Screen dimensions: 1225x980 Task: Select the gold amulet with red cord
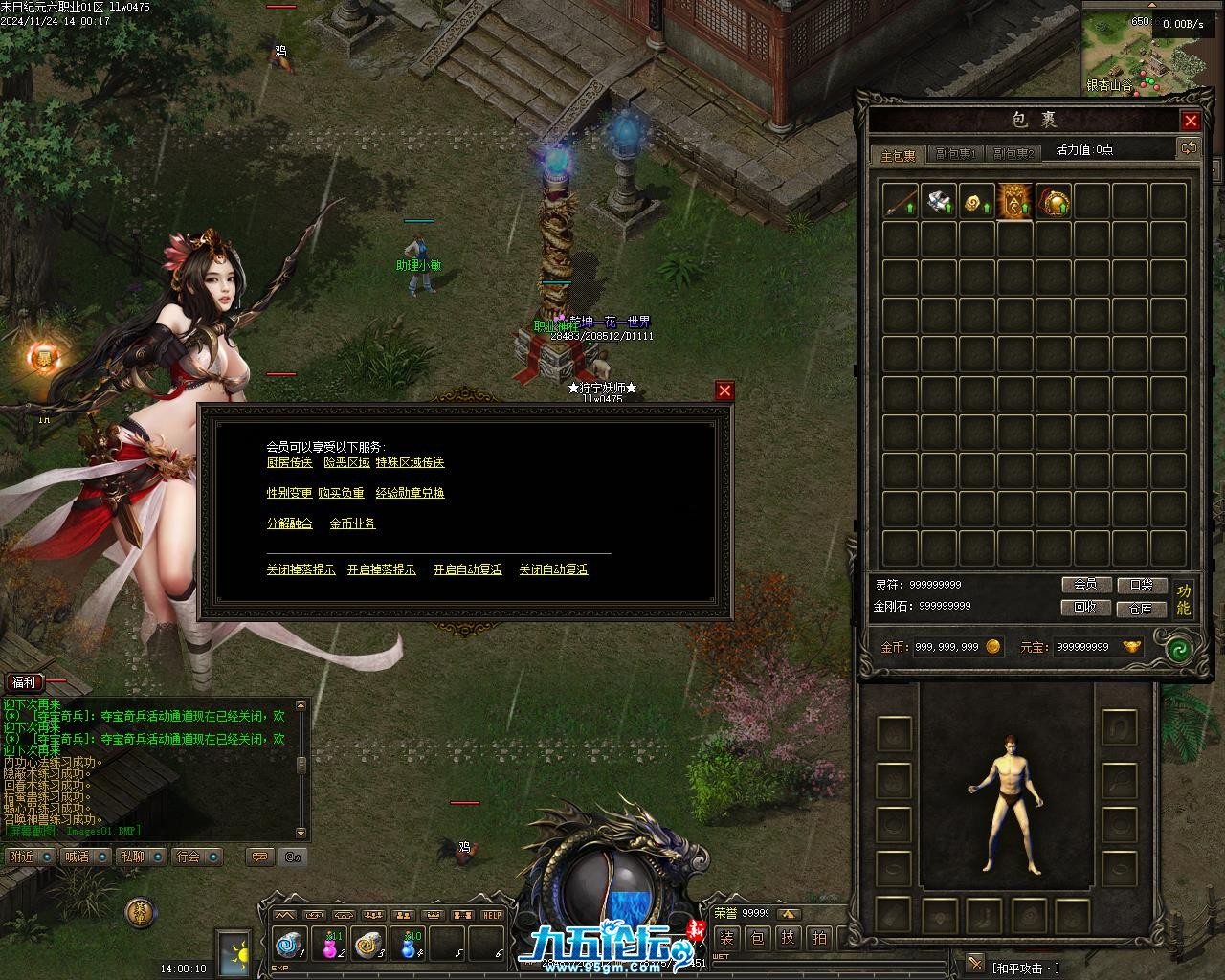(1053, 201)
